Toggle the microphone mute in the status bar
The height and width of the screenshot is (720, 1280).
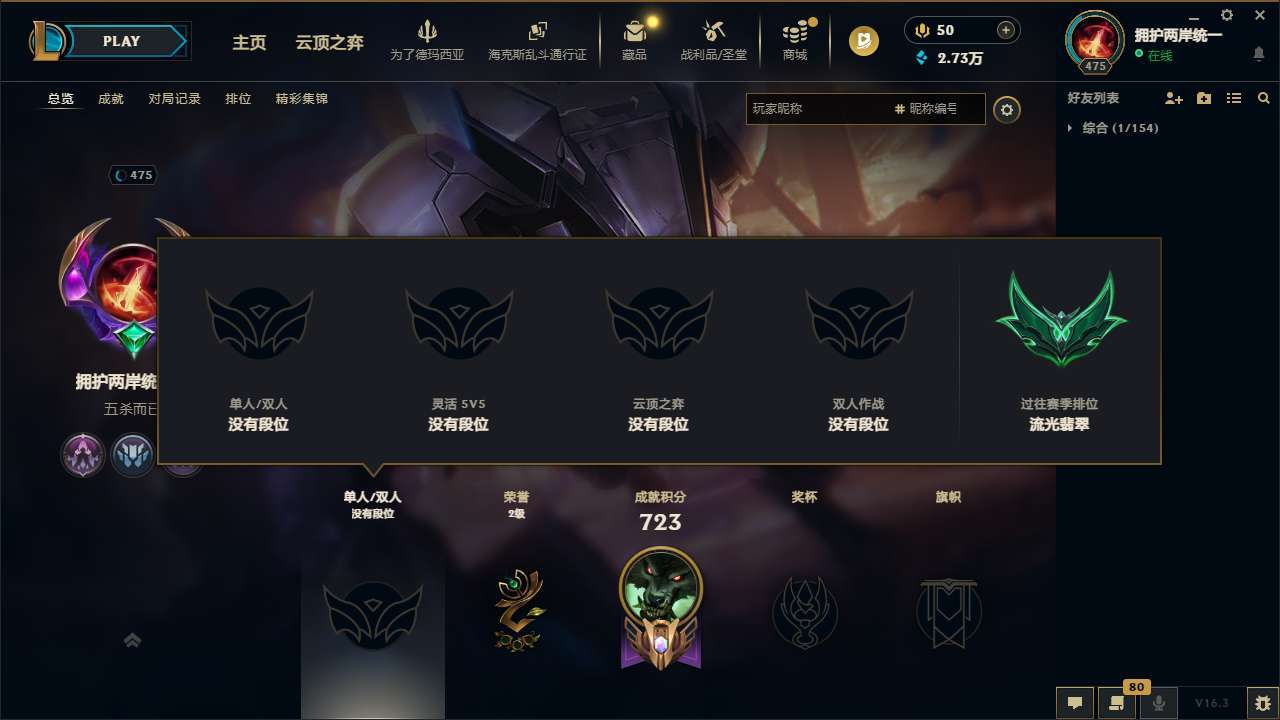1159,703
